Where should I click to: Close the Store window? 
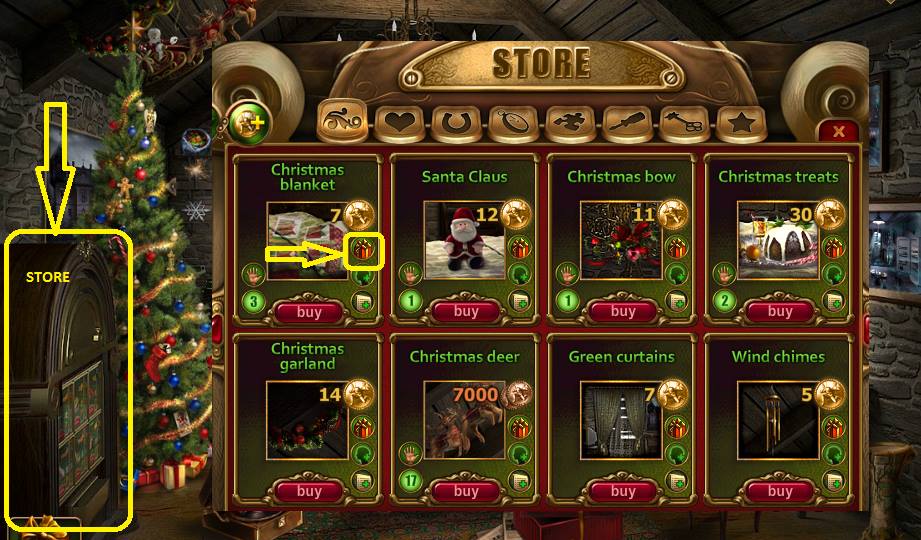[838, 131]
